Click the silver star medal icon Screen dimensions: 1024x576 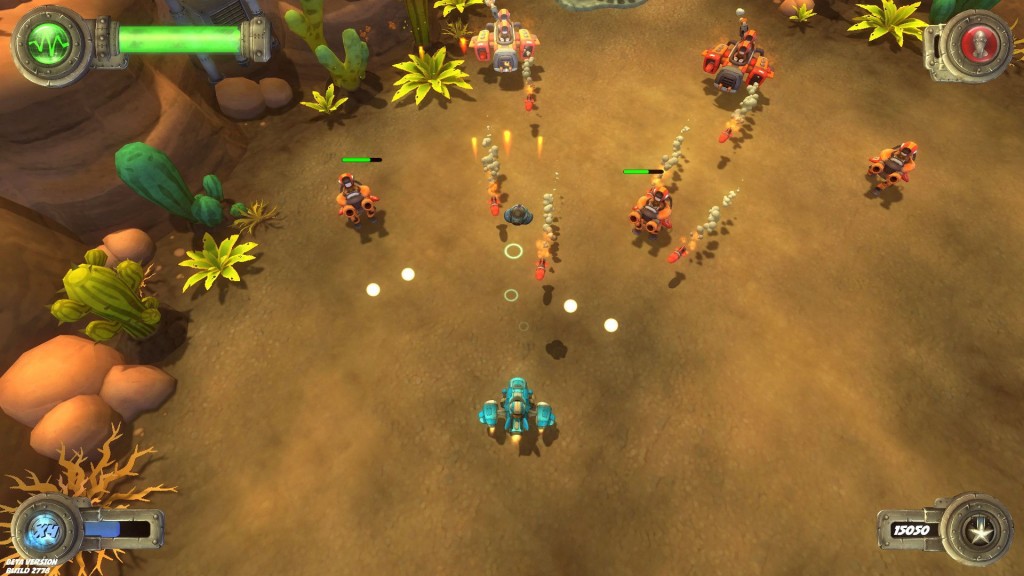(x=976, y=530)
